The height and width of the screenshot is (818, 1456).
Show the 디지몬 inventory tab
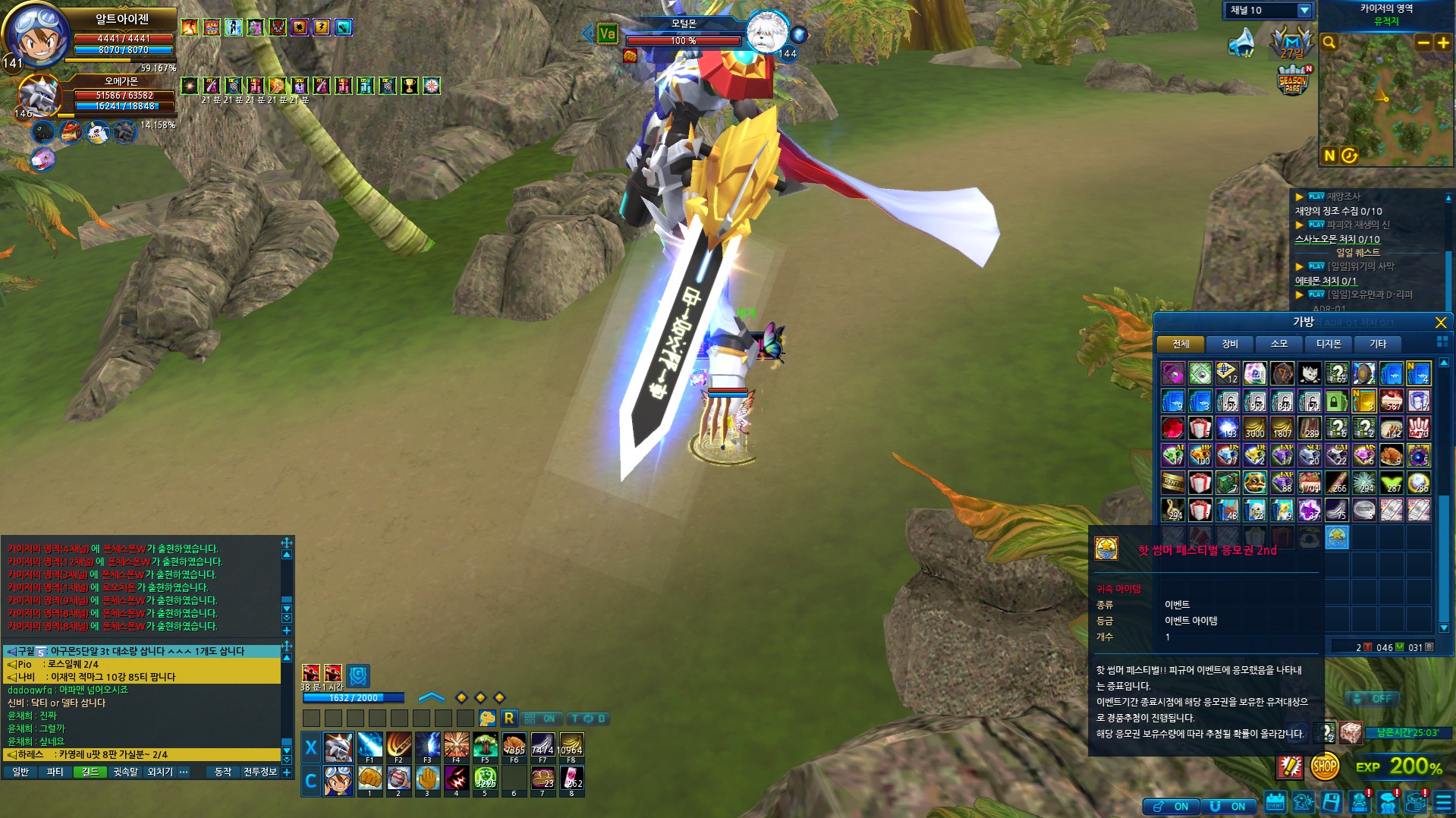point(1329,345)
